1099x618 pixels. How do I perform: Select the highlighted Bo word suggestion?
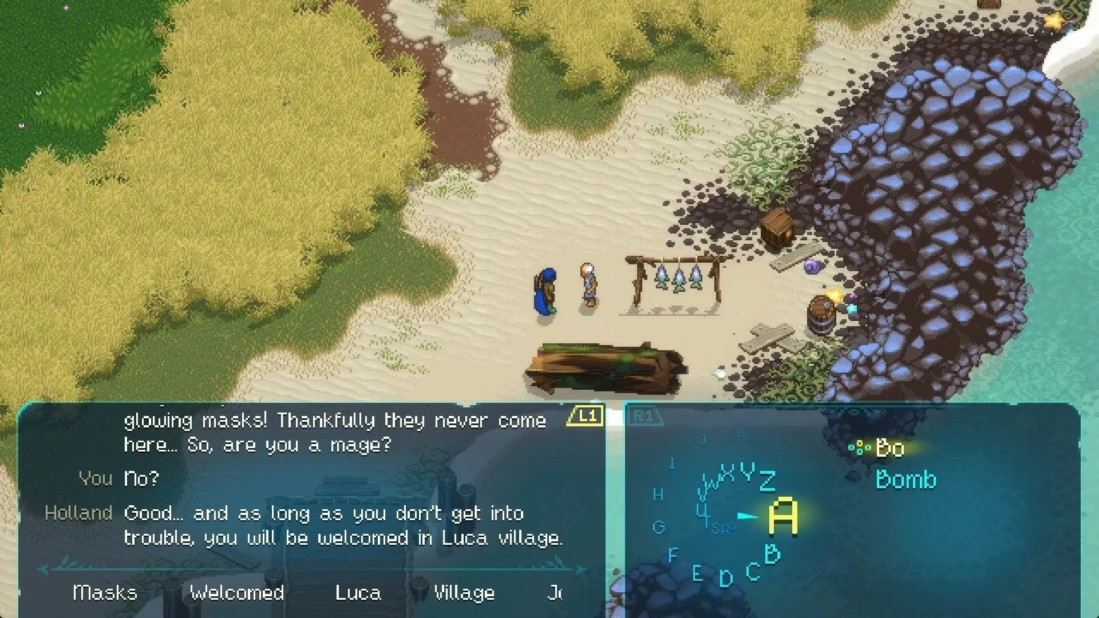pos(889,448)
